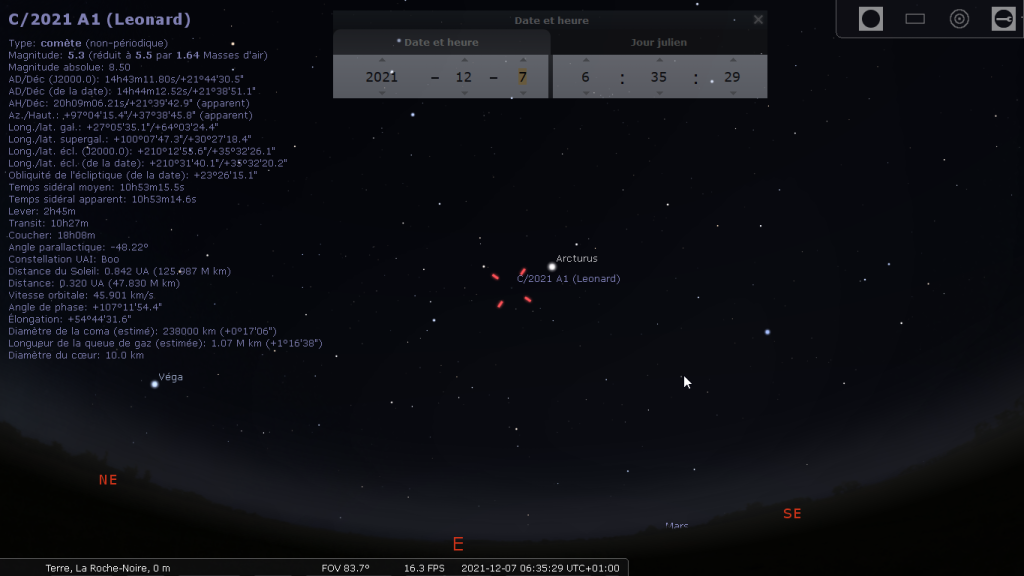
Task: Increase the hour with its up arrow
Action: tap(585, 60)
